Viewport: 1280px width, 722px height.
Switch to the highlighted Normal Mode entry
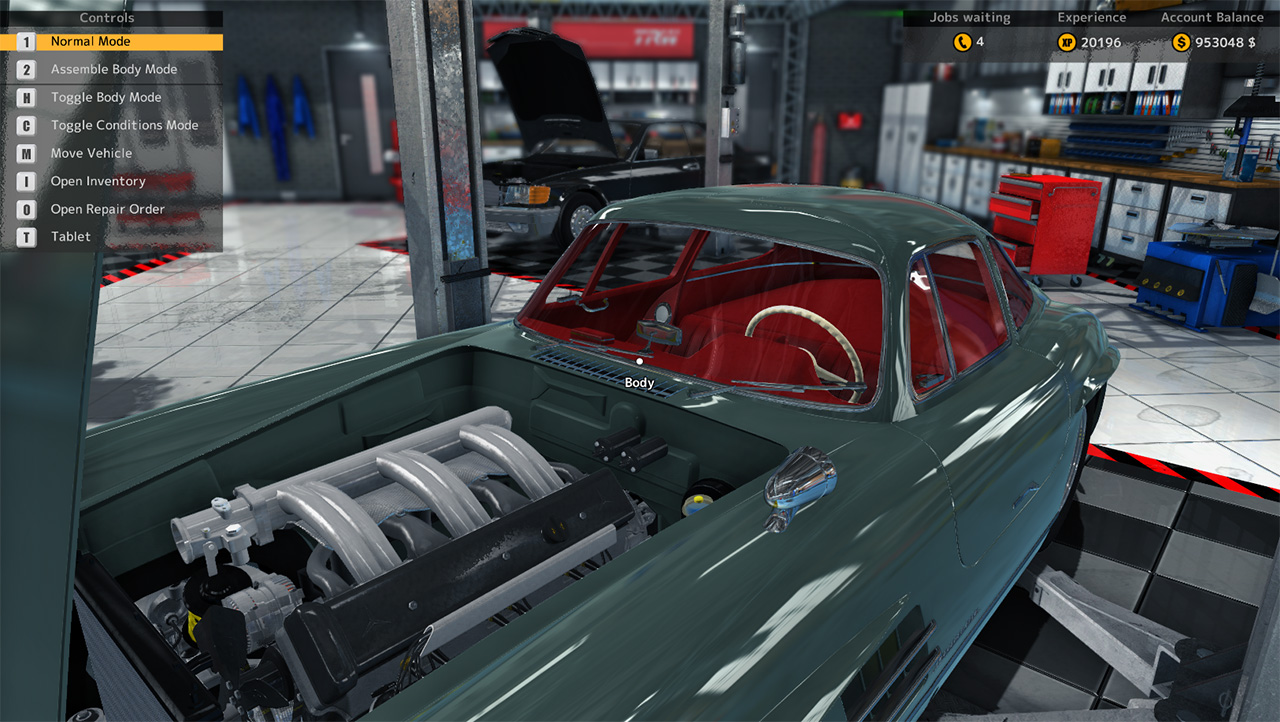90,42
